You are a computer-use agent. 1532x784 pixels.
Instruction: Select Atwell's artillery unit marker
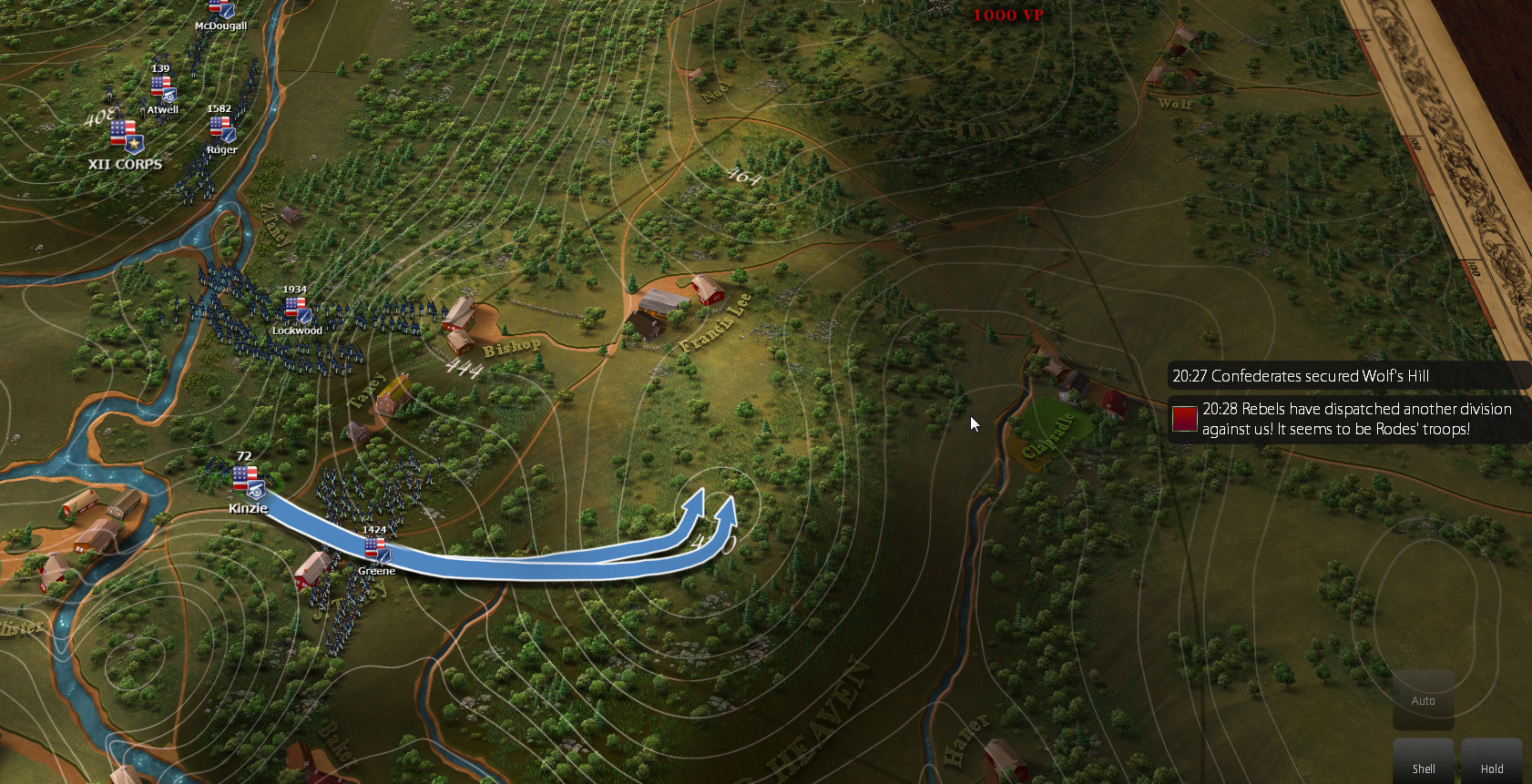coord(162,89)
